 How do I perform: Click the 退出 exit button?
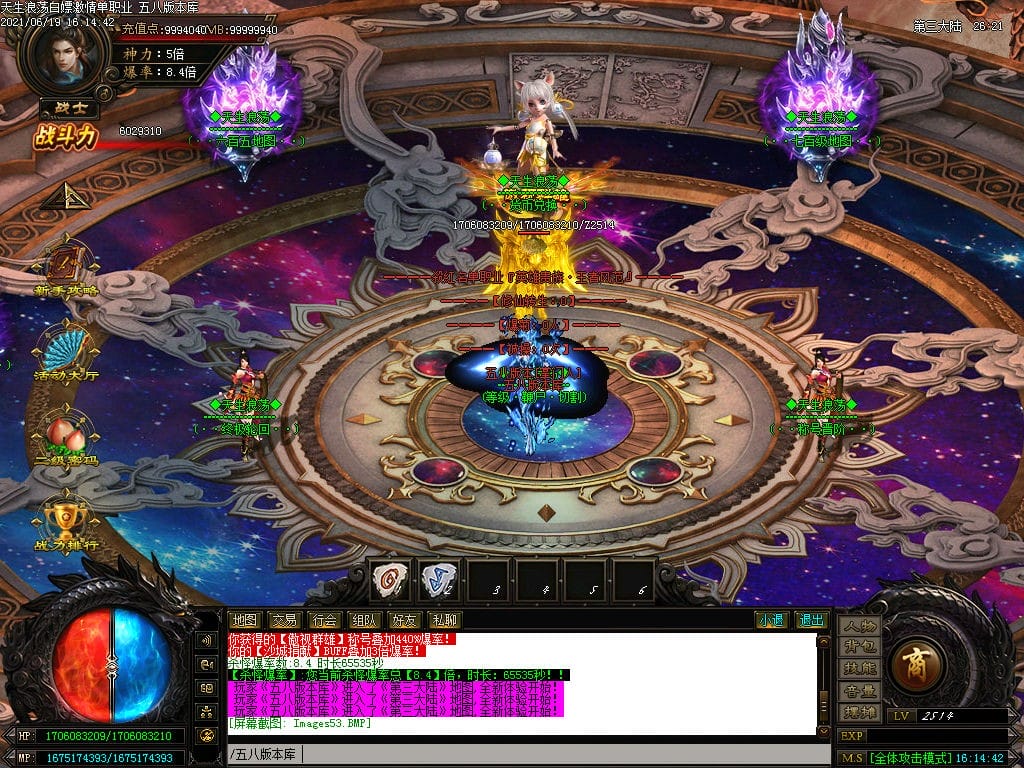pyautogui.click(x=811, y=620)
